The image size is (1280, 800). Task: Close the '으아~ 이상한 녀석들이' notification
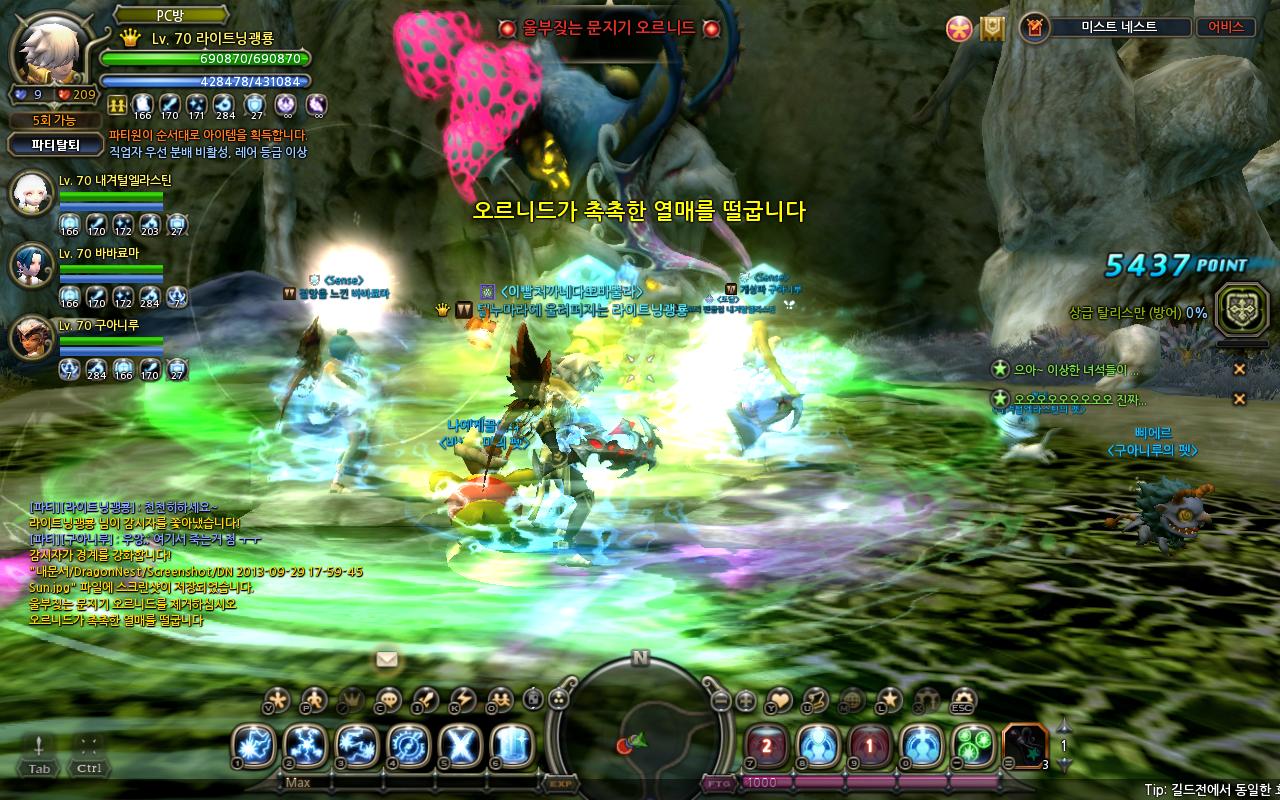1239,369
